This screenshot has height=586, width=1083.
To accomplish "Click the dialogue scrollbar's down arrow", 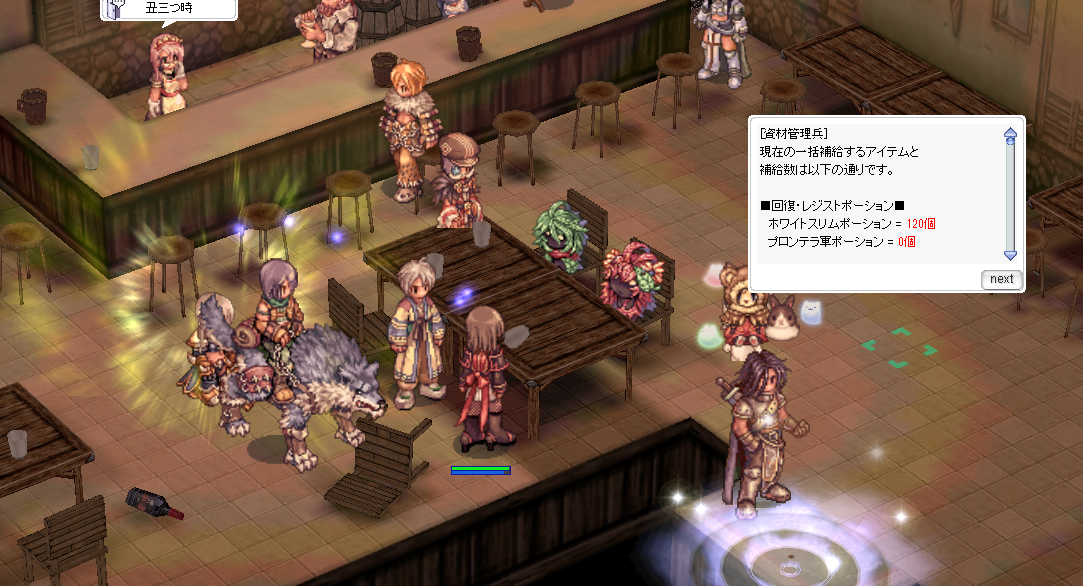I will 1010,255.
